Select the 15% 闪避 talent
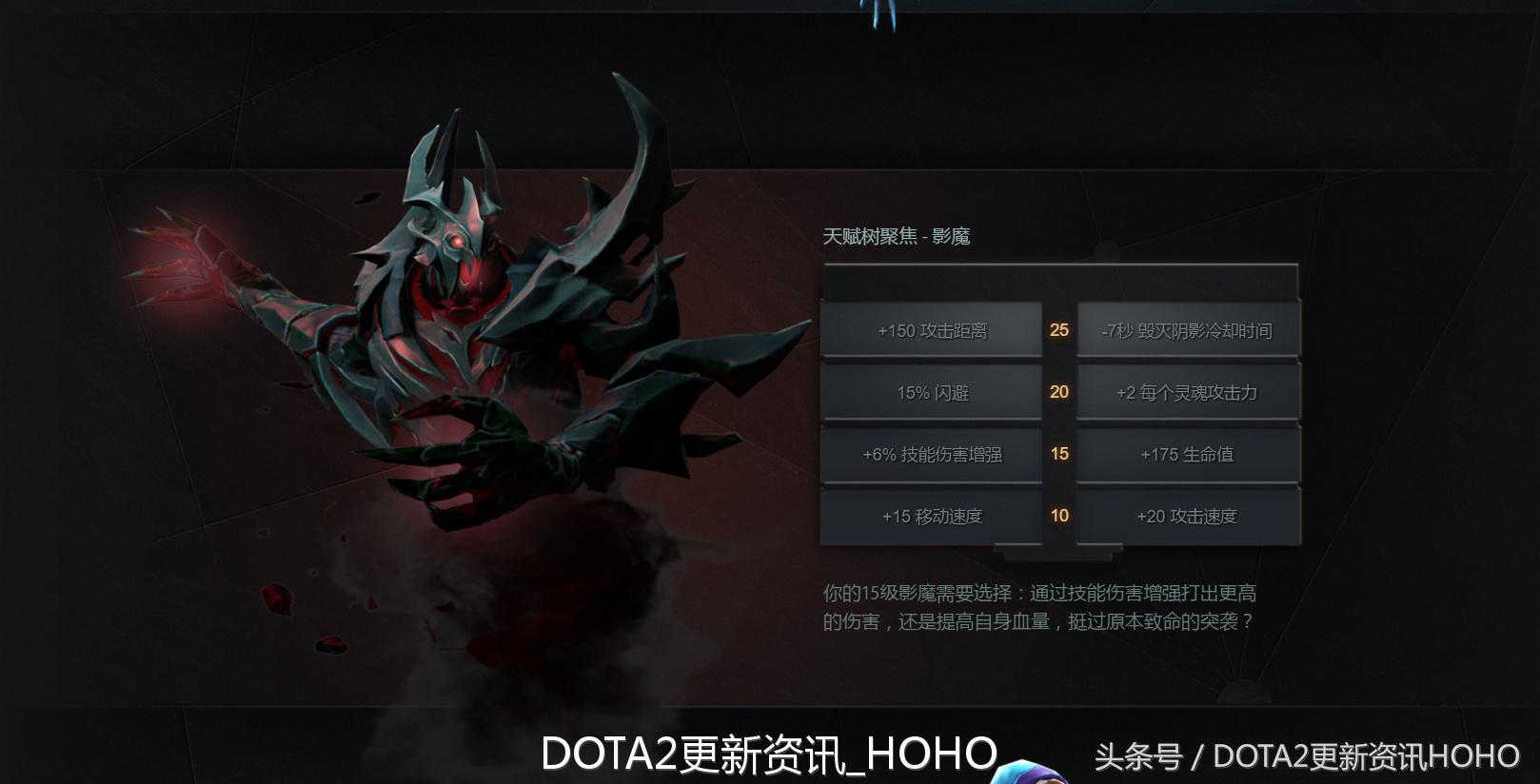1540x784 pixels. click(x=931, y=392)
